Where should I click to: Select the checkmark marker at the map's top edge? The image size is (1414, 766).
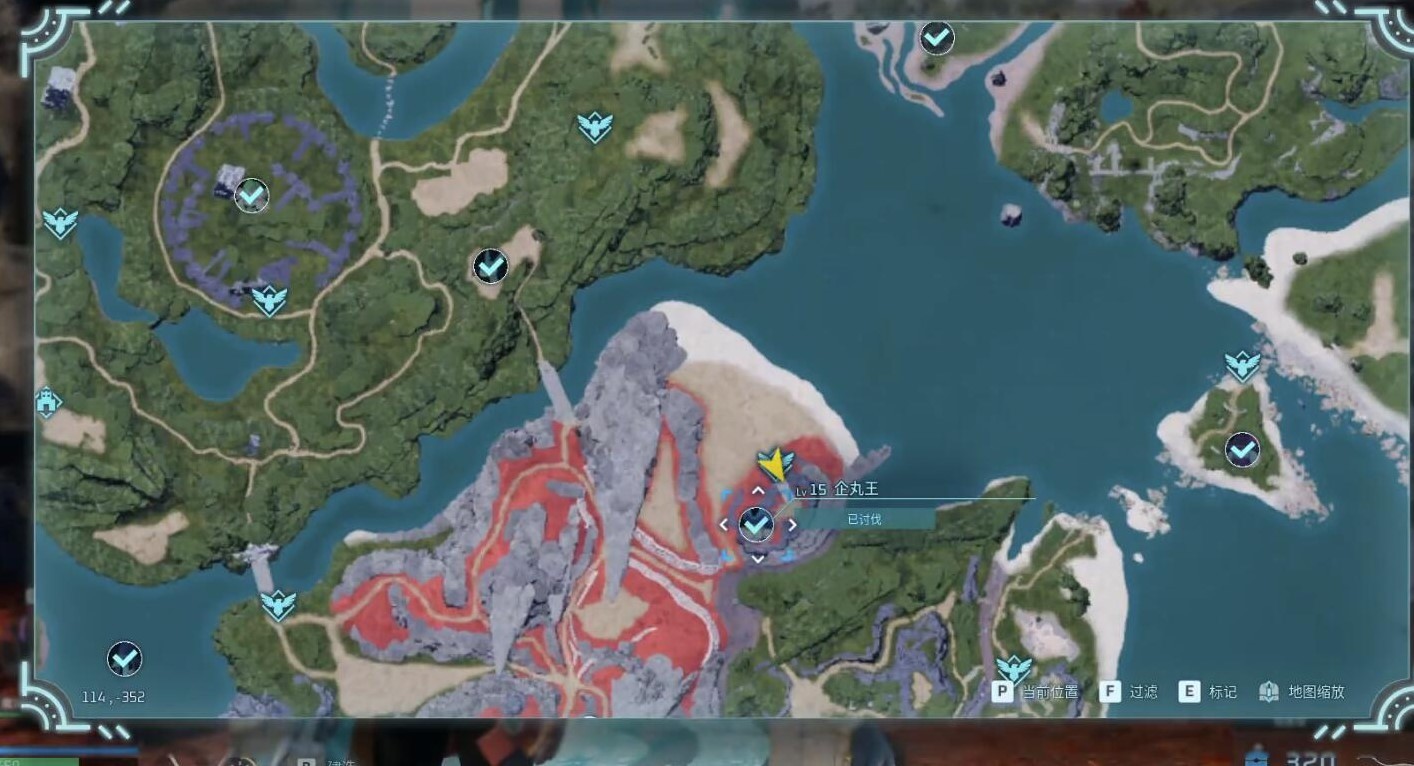point(936,38)
